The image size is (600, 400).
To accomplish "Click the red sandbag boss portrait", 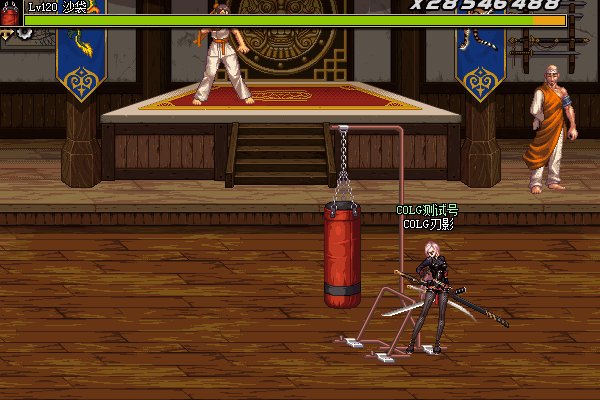I will point(12,14).
